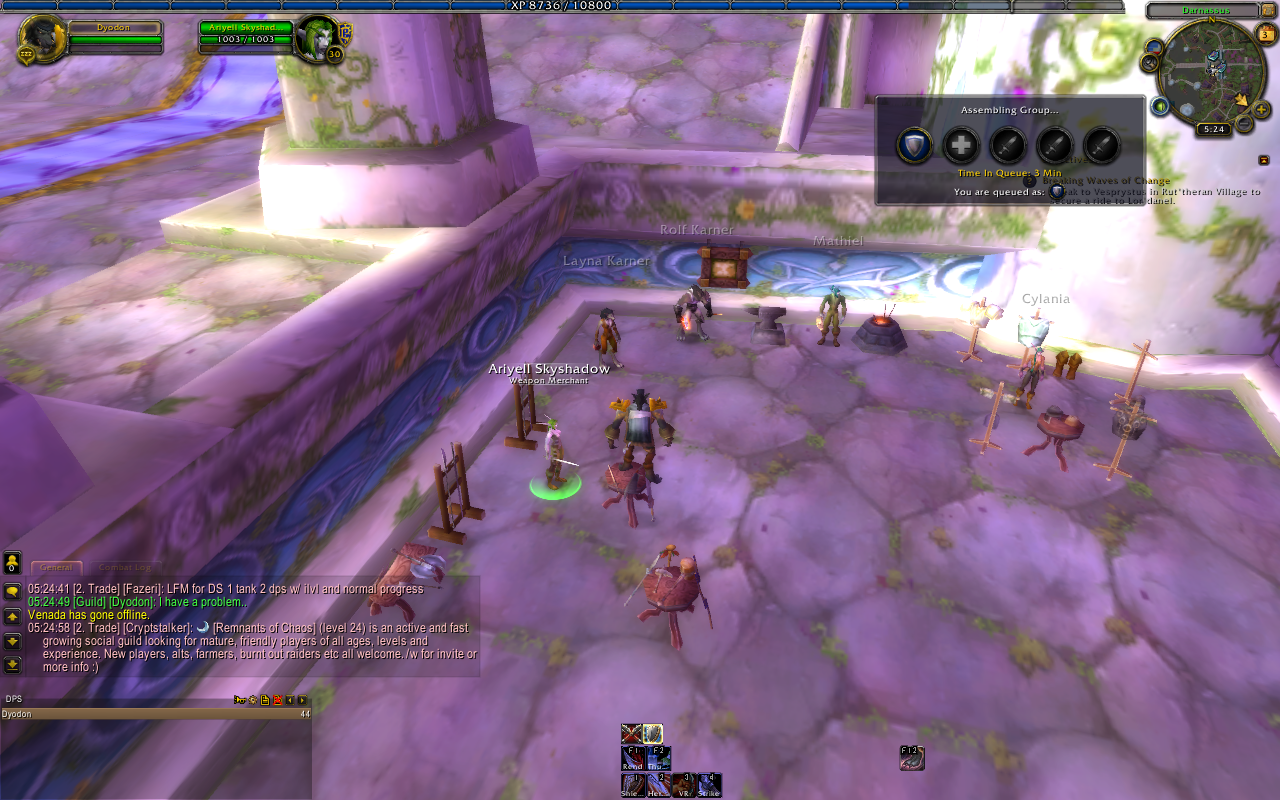Open the world map button beside Darnassus
Image resolution: width=1280 pixels, height=800 pixels.
click(x=1270, y=11)
